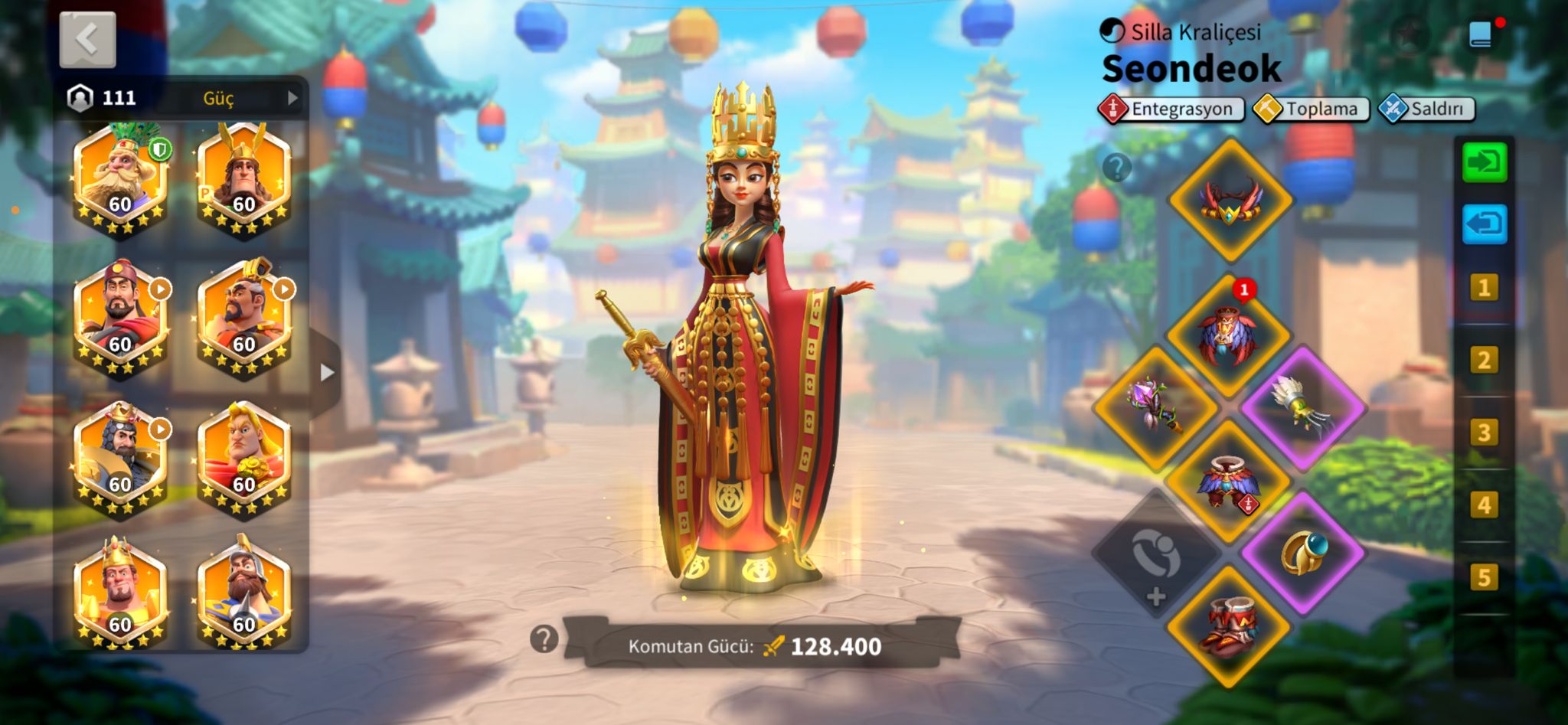This screenshot has width=1568, height=725.
Task: Show the Entegrasyon talent tag
Action: pyautogui.click(x=1171, y=109)
